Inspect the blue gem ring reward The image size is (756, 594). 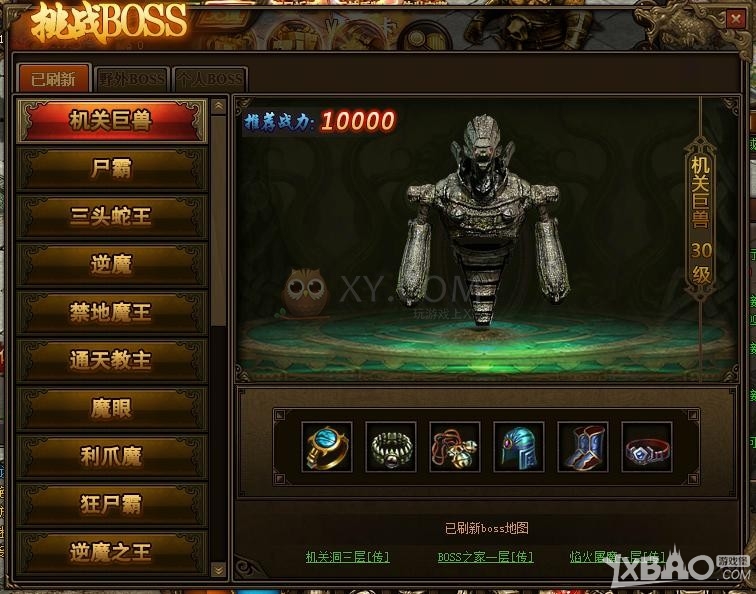(x=327, y=446)
